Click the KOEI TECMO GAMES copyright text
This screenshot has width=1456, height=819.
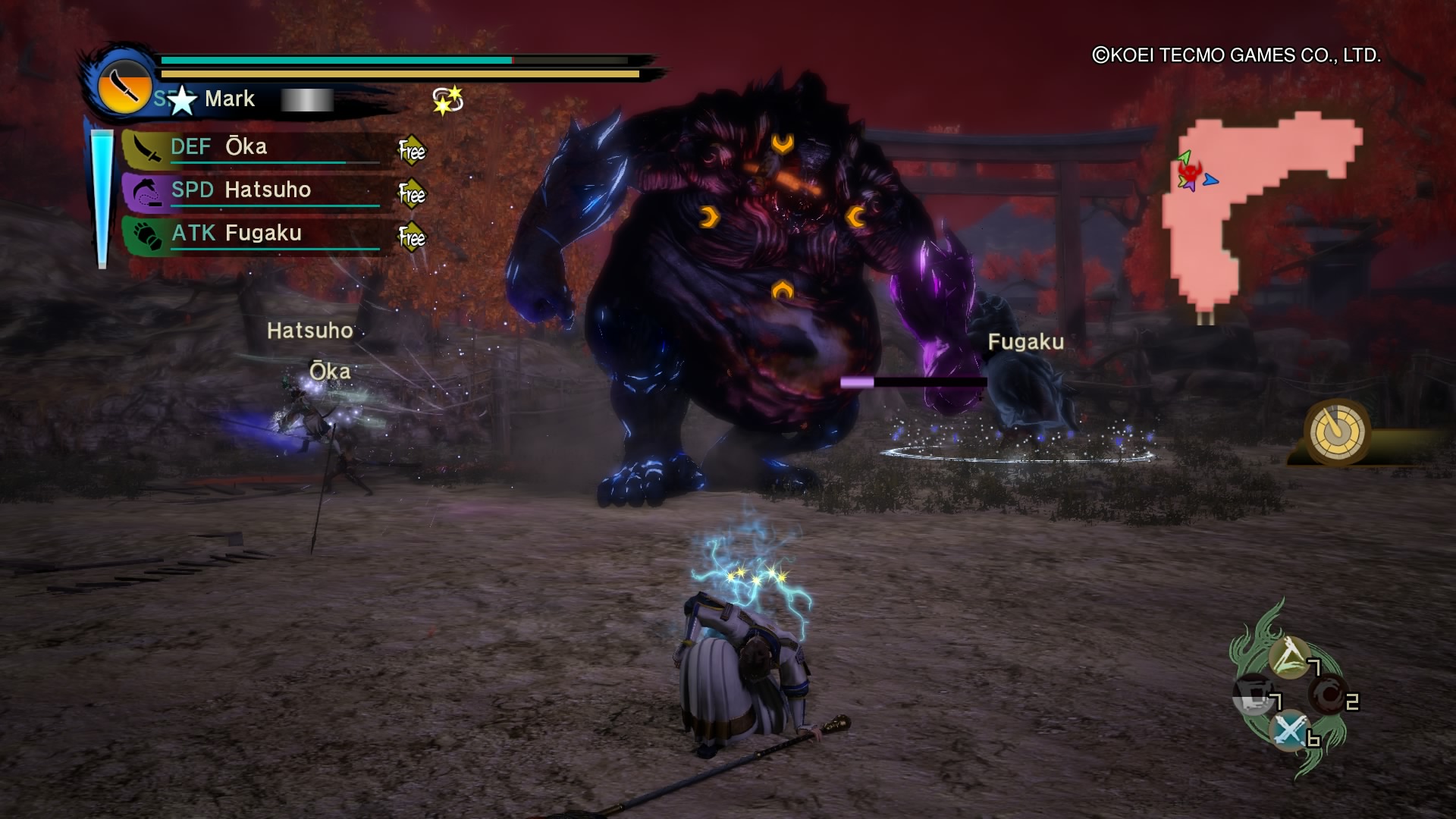point(1236,55)
